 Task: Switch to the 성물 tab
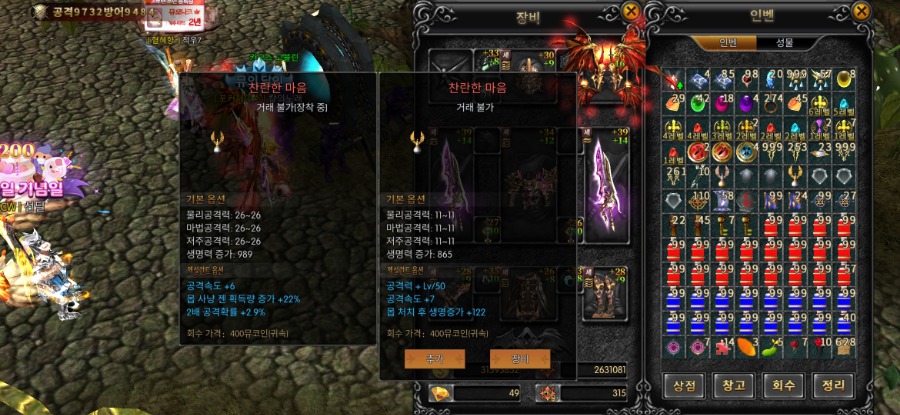[785, 43]
